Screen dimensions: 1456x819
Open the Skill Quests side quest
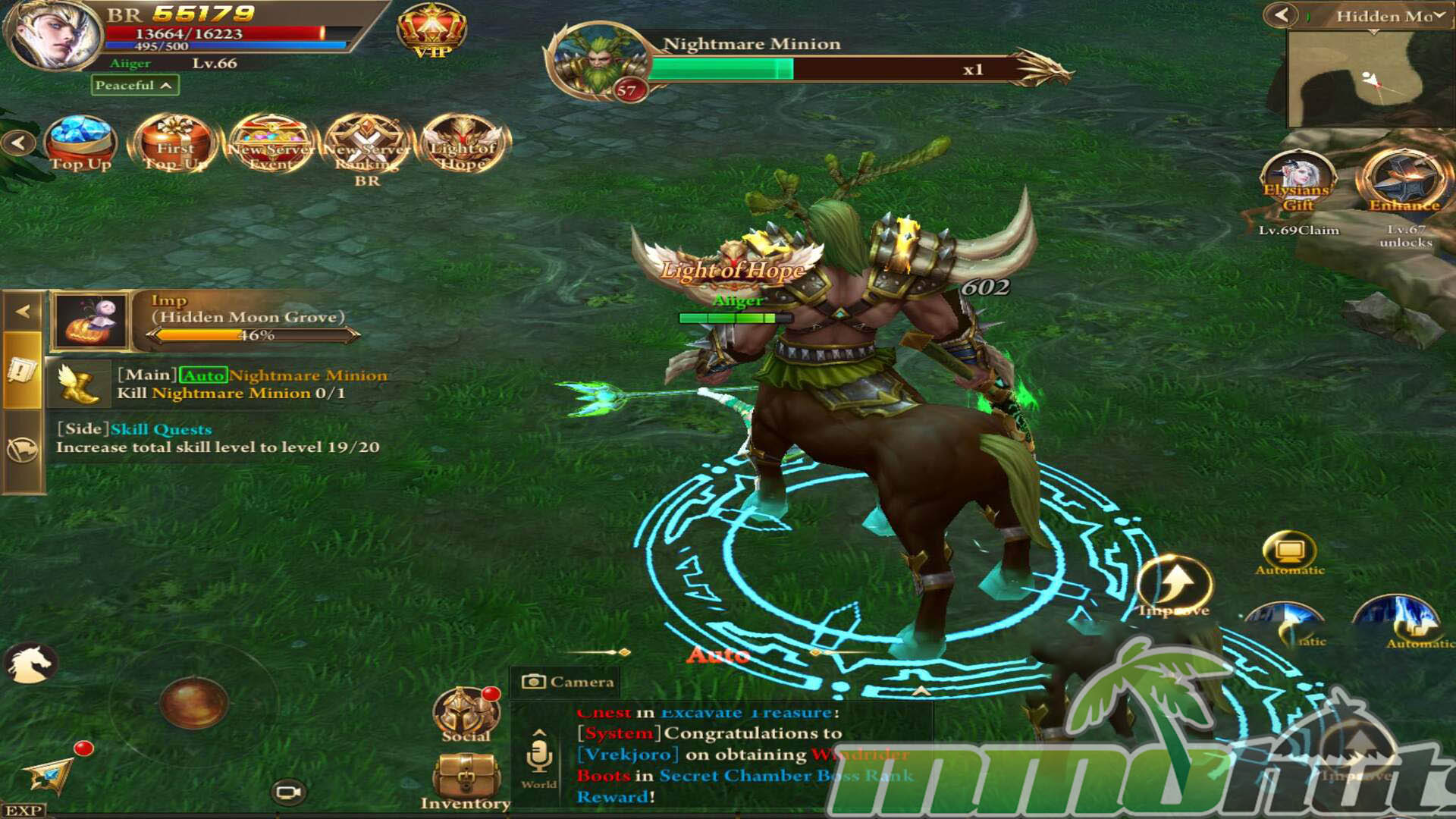(x=217, y=438)
